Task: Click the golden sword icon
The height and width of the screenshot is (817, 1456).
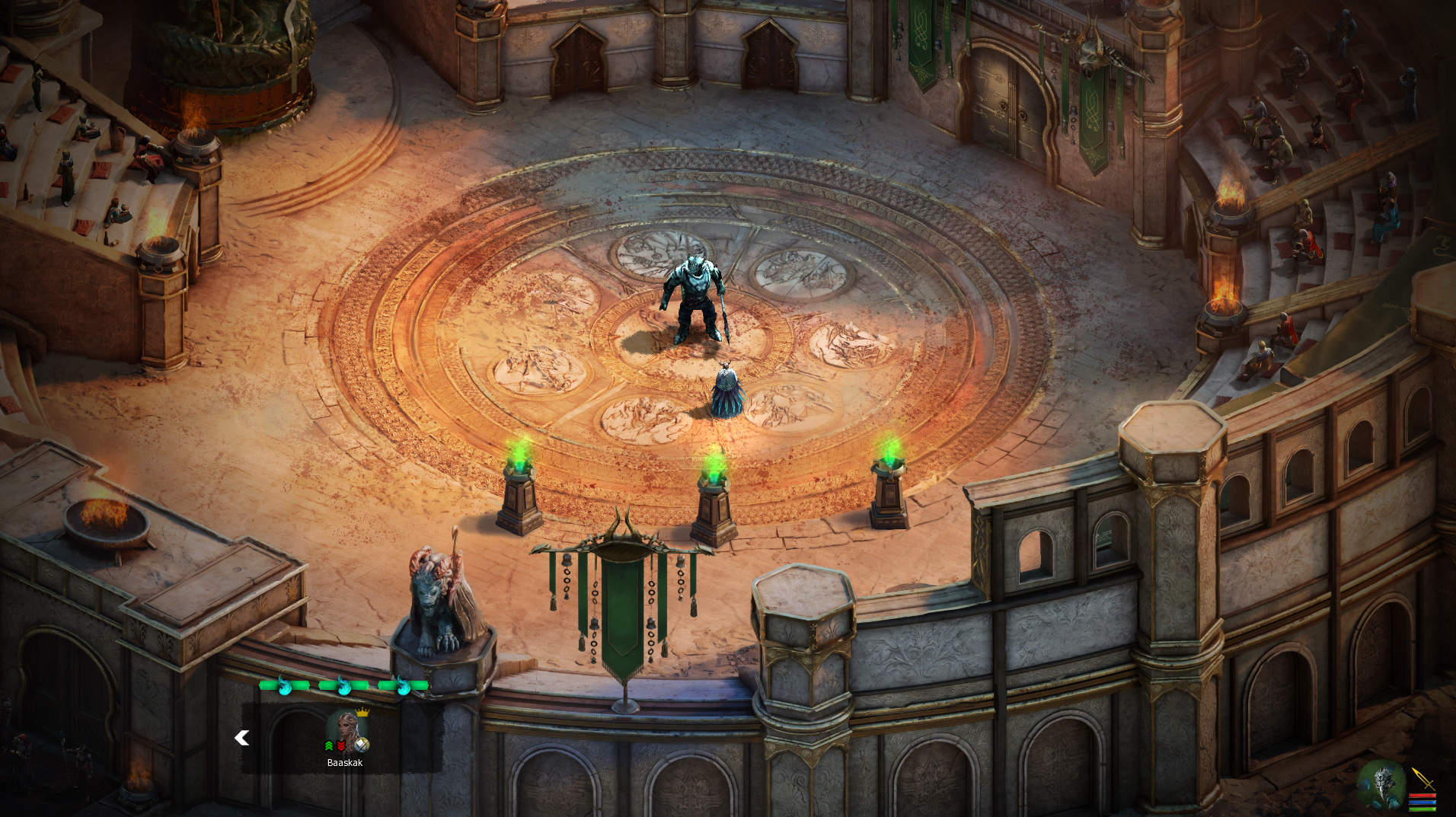Action: point(1422,778)
